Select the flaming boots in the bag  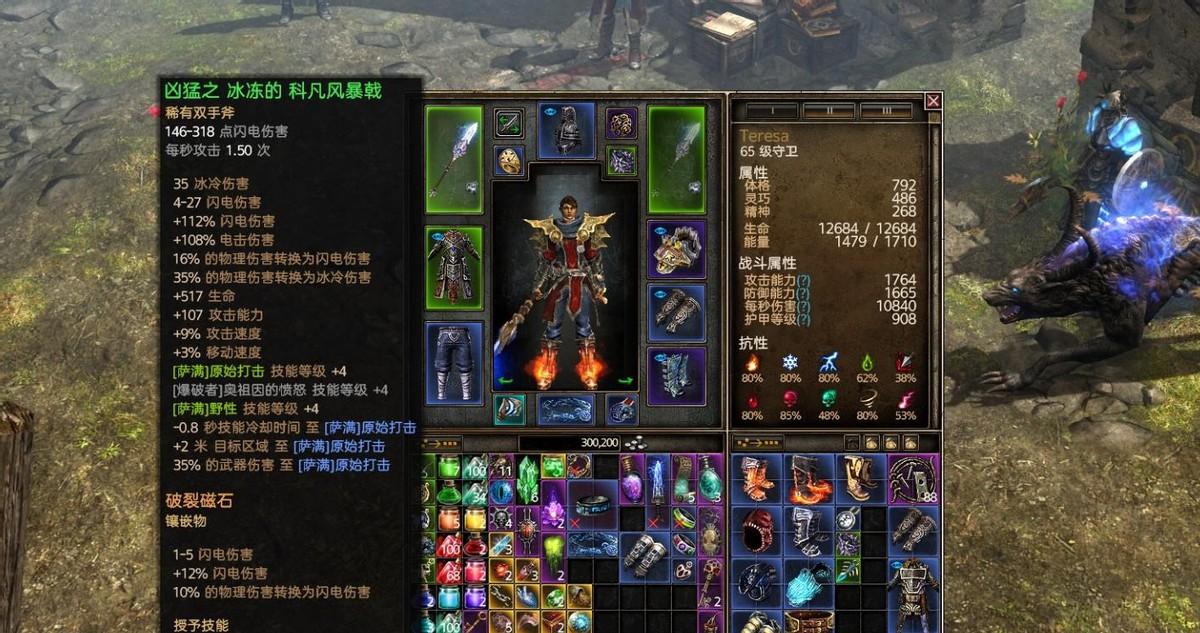(806, 478)
